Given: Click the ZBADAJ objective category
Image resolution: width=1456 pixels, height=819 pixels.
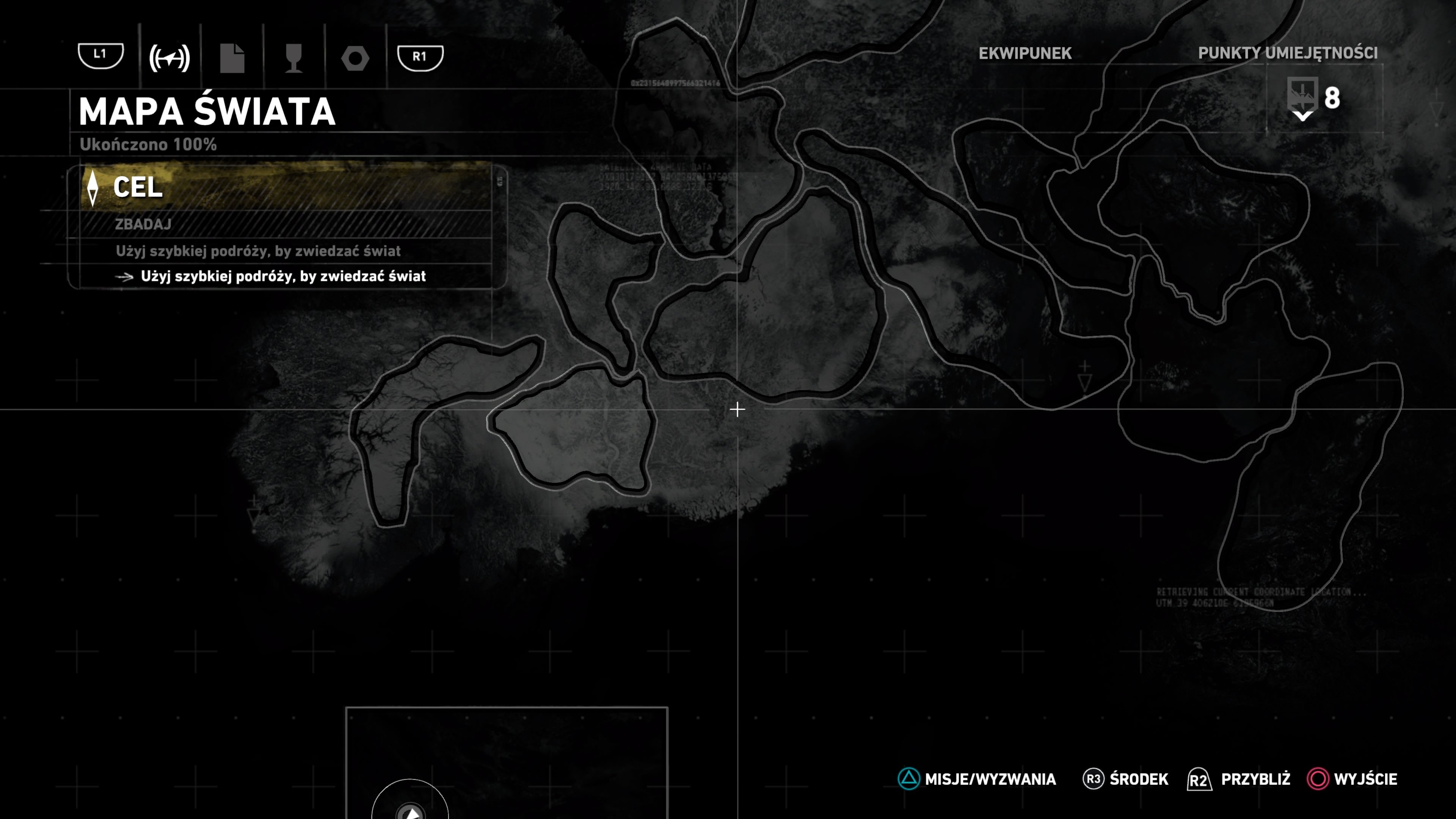Looking at the screenshot, I should click(143, 224).
